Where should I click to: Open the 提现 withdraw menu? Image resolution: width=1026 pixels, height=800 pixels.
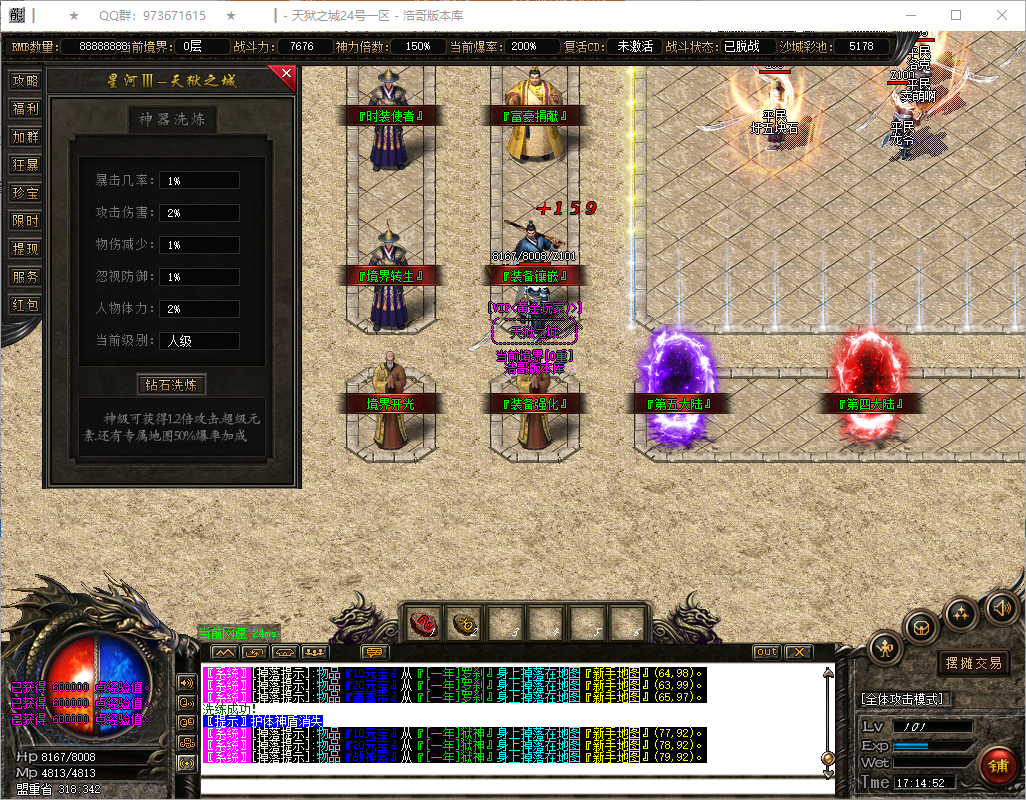click(25, 249)
